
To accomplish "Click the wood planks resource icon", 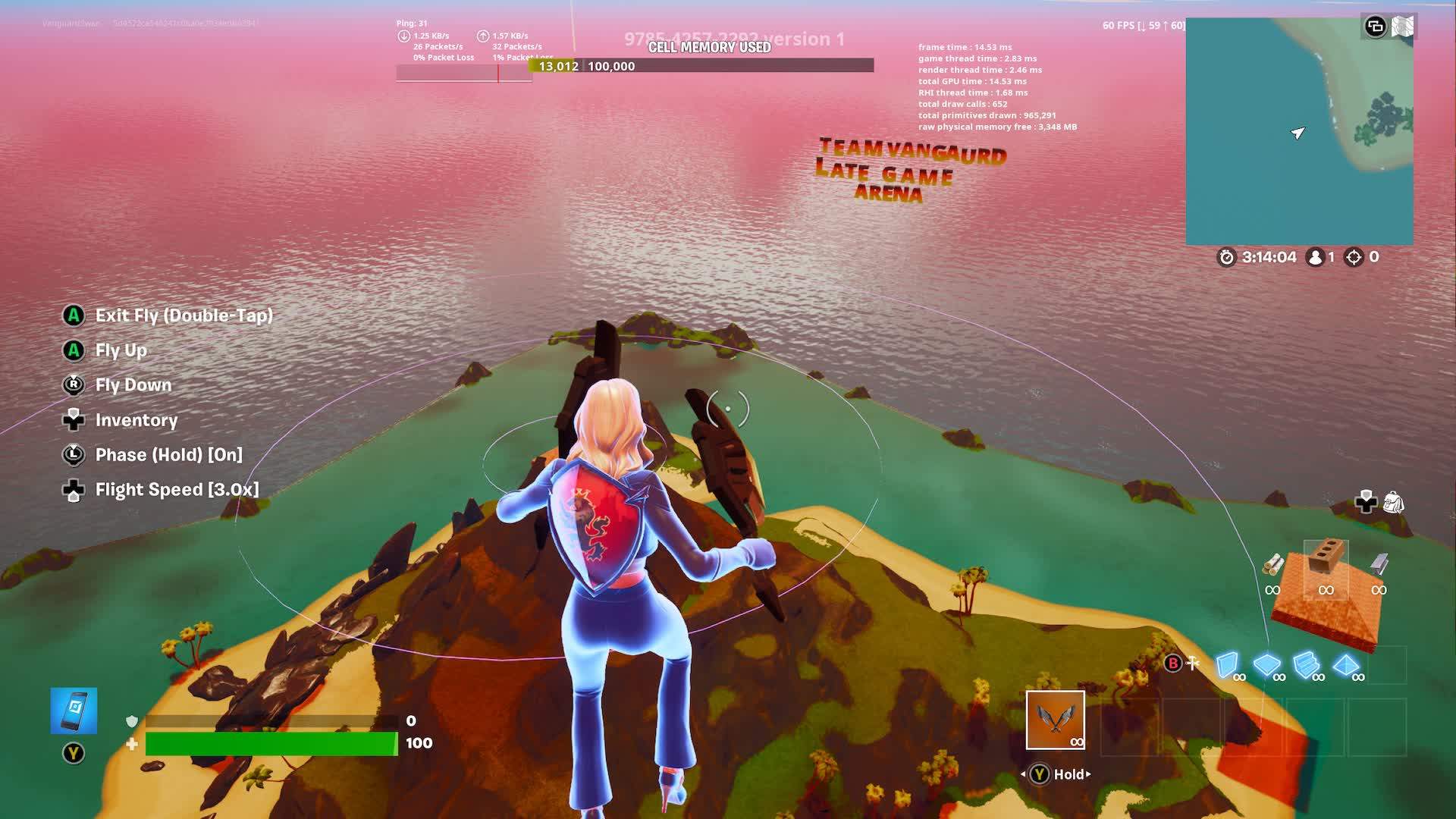I will point(1273,565).
